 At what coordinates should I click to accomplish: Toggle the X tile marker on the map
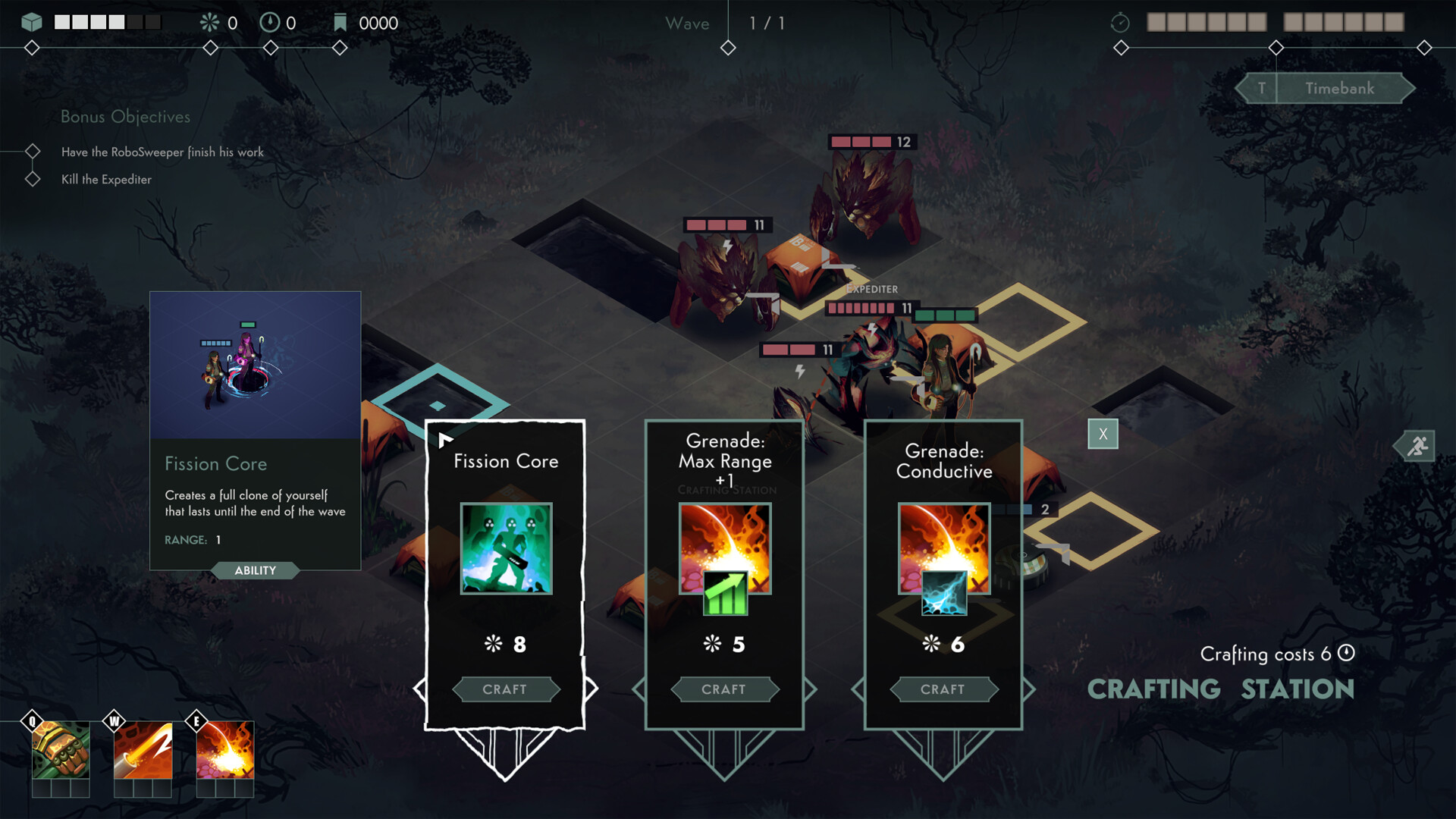click(x=1103, y=434)
